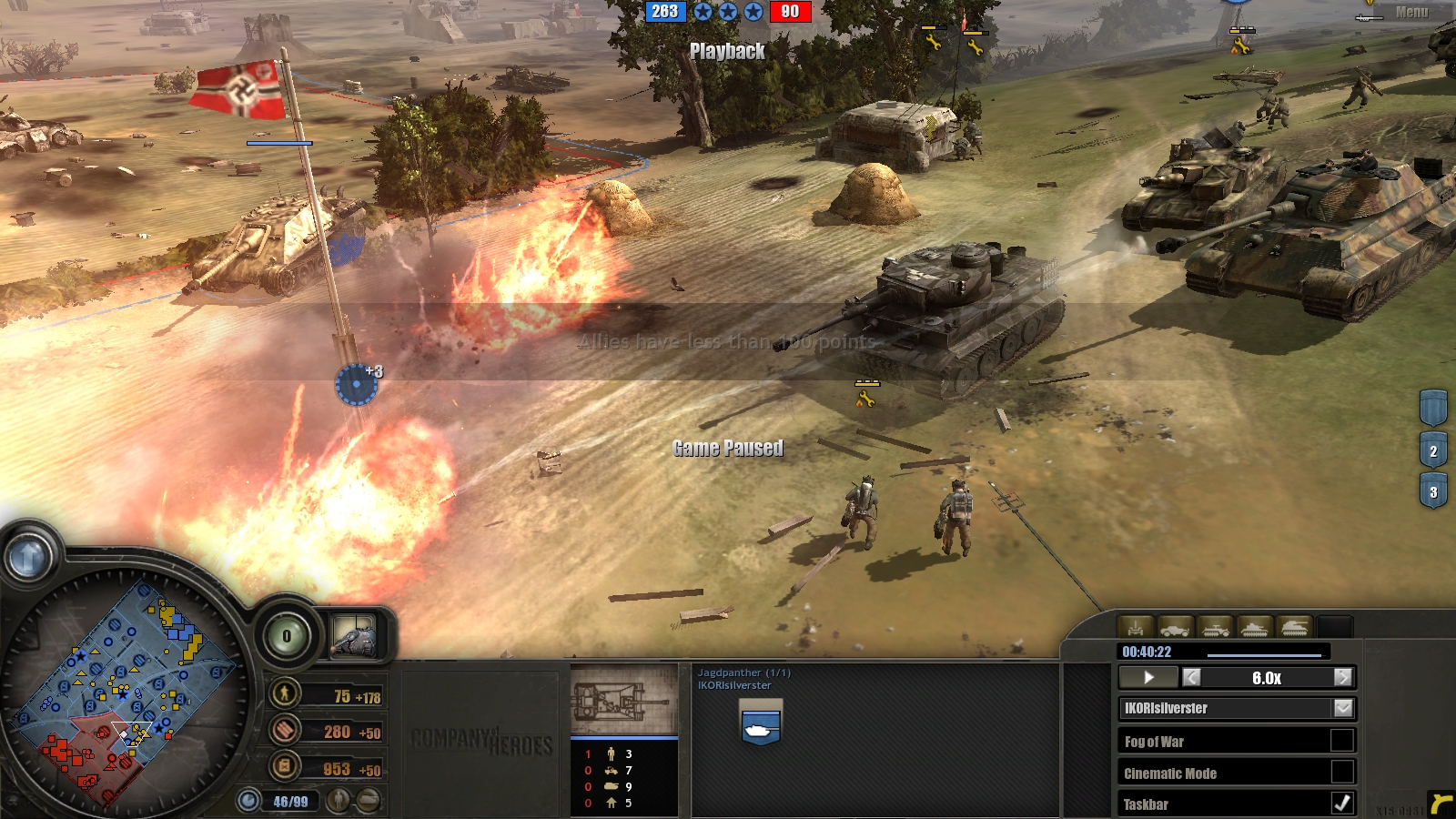The width and height of the screenshot is (1456, 819).
Task: Decrease playback speed with left arrow
Action: [x=1191, y=678]
